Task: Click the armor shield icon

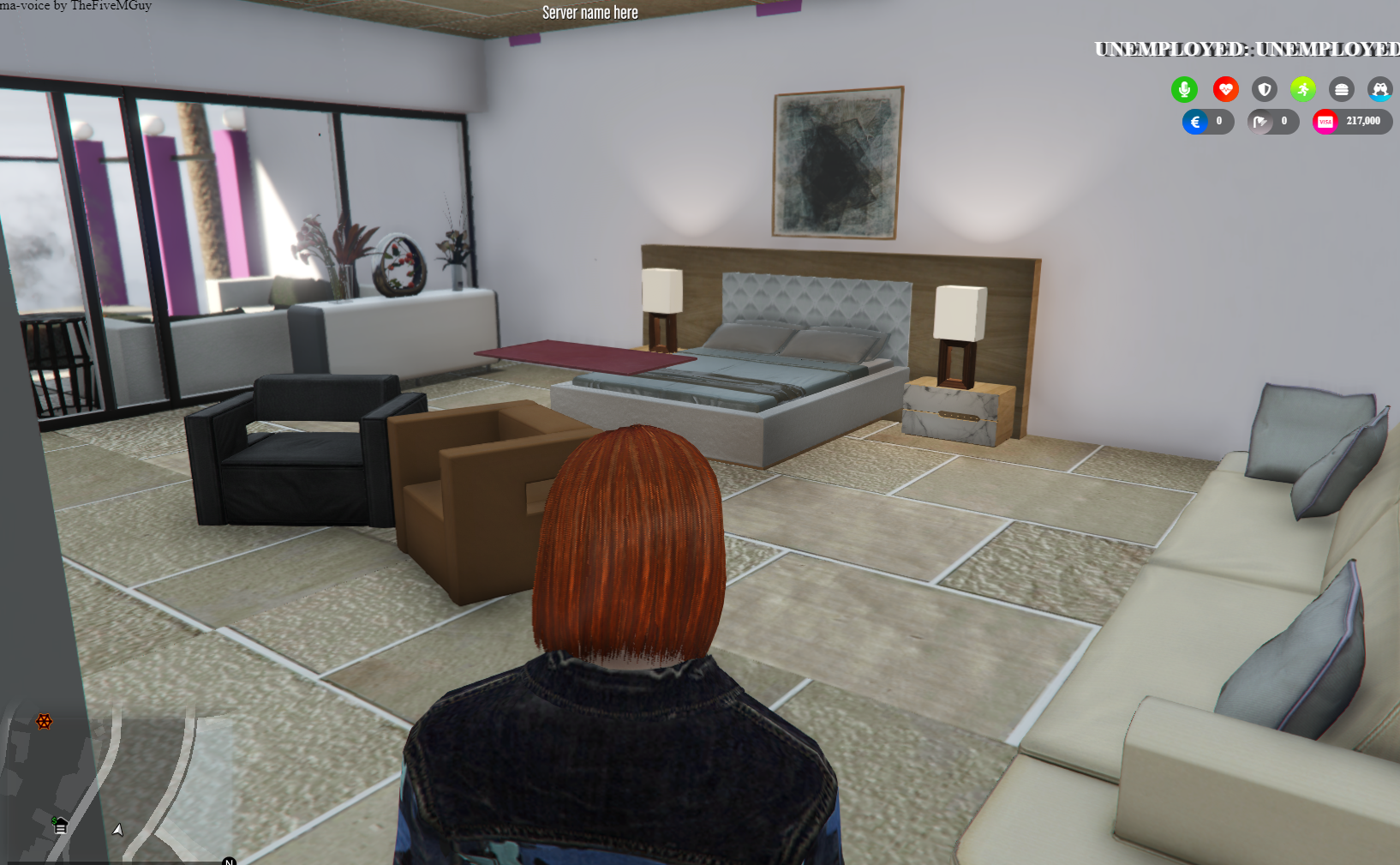Action: pyautogui.click(x=1264, y=89)
